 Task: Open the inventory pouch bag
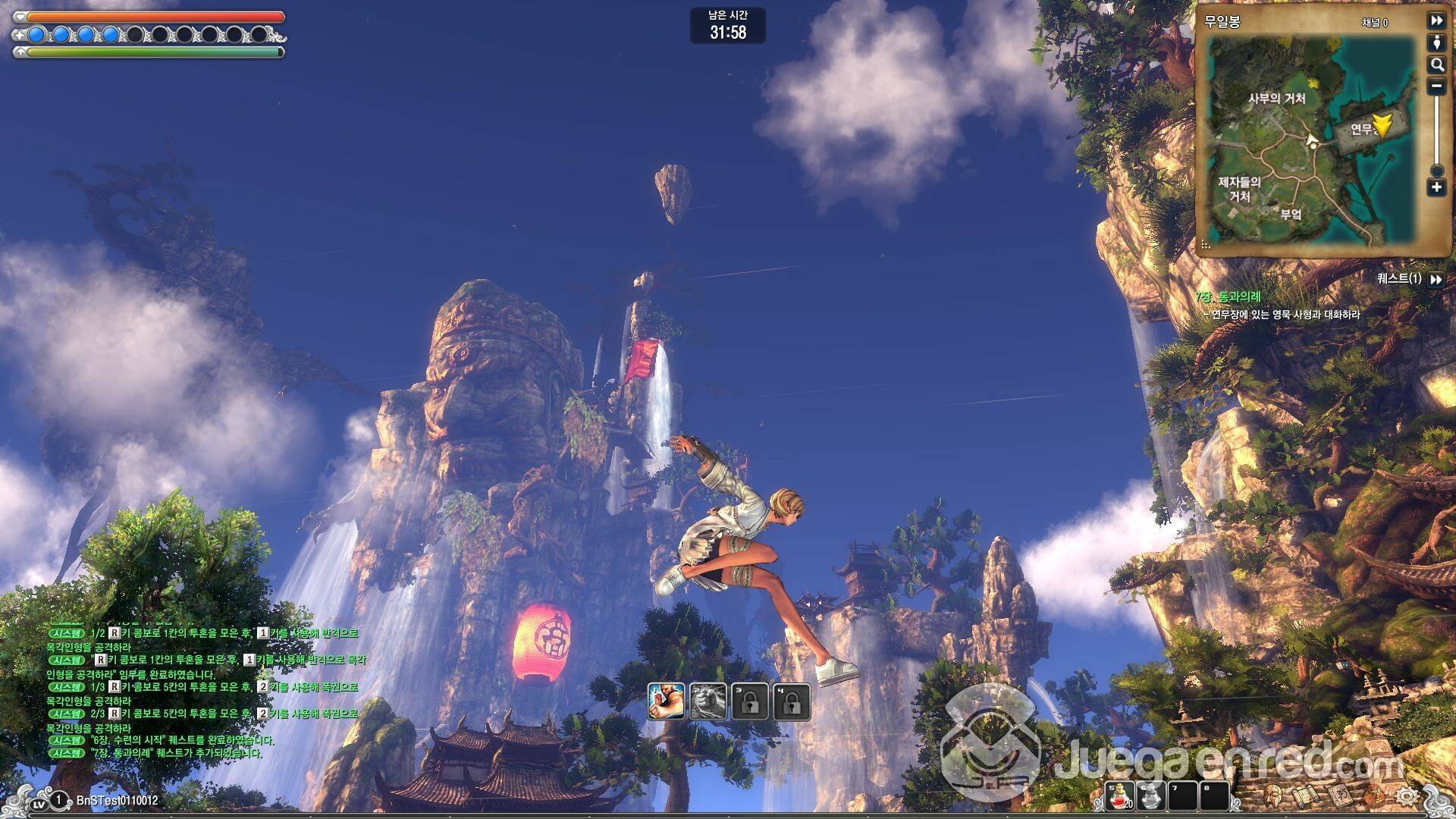(1374, 795)
